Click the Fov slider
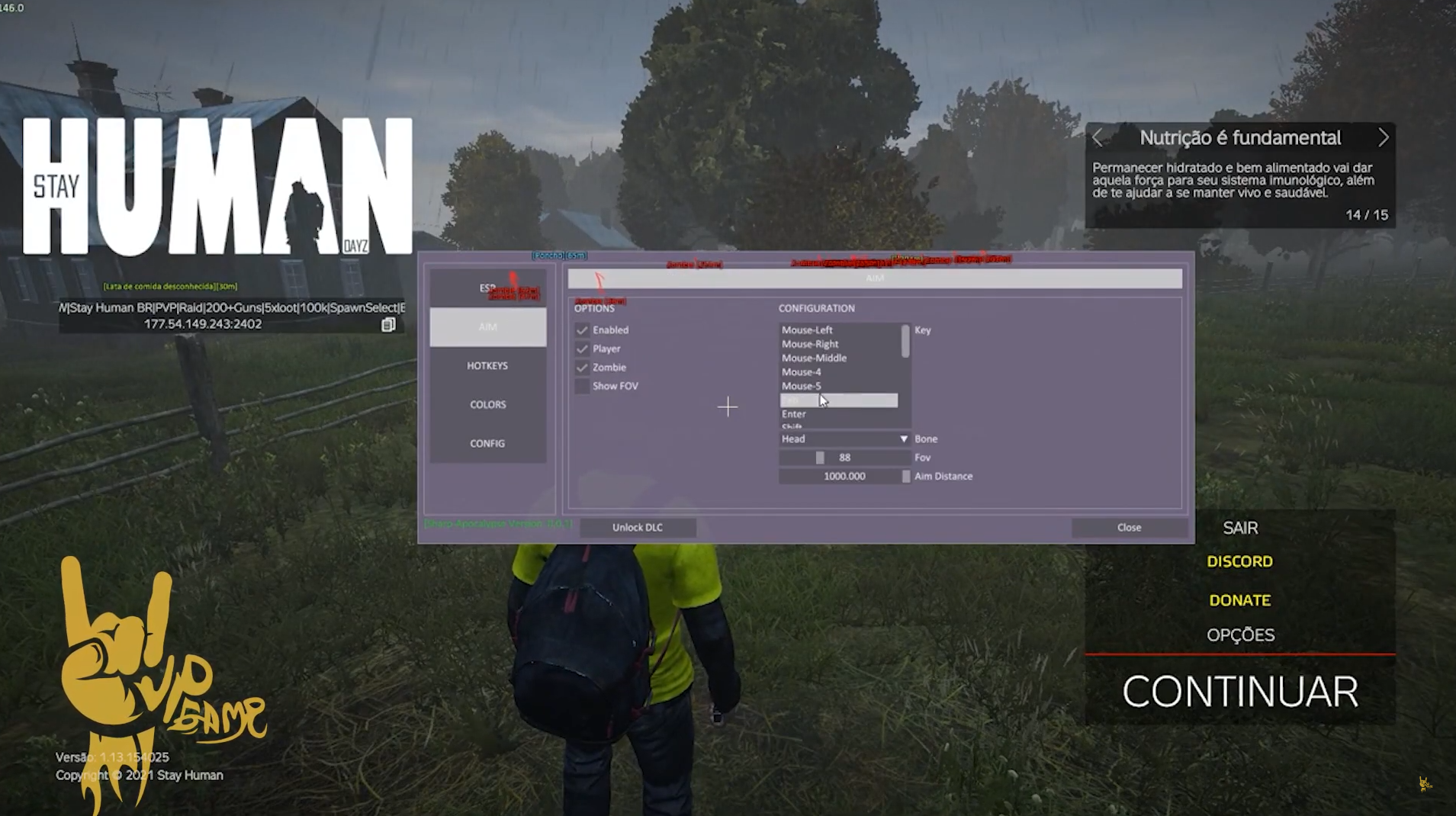Screen dimensions: 1456x816 [844, 458]
